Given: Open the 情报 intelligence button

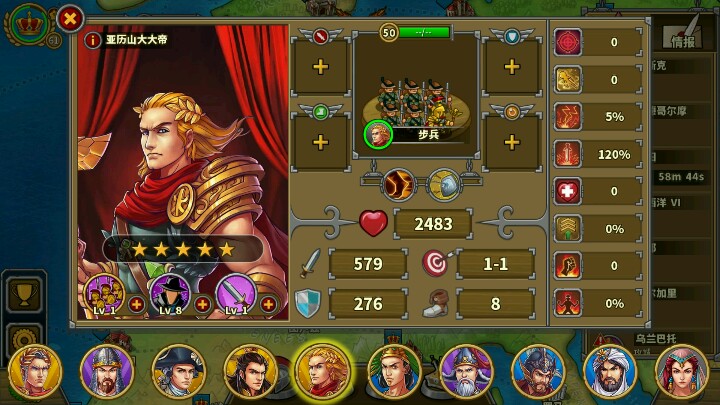Looking at the screenshot, I should 683,41.
